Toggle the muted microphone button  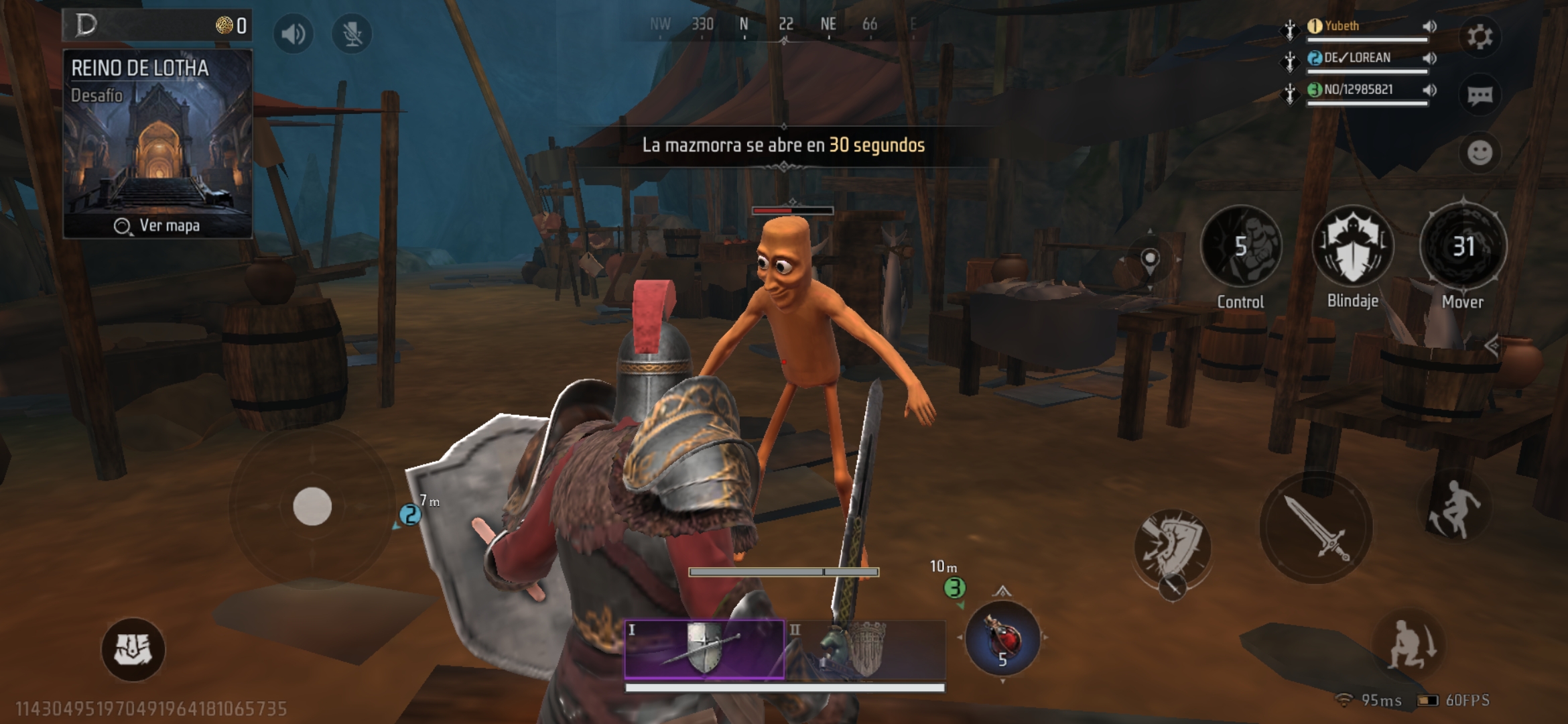pos(352,34)
